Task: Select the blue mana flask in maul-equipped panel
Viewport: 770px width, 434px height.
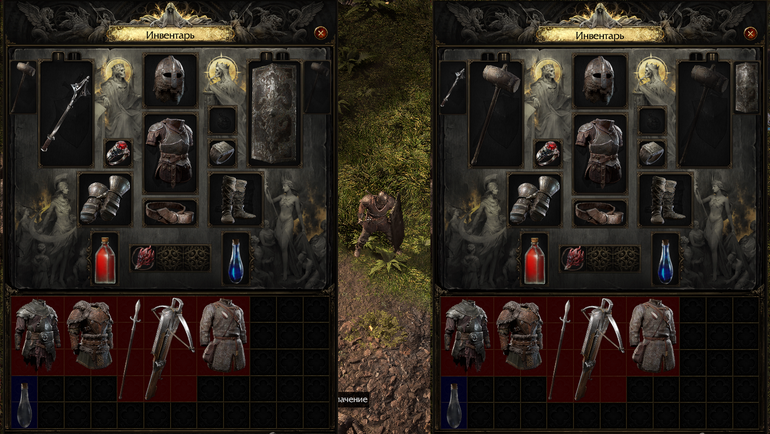Action: [x=665, y=259]
